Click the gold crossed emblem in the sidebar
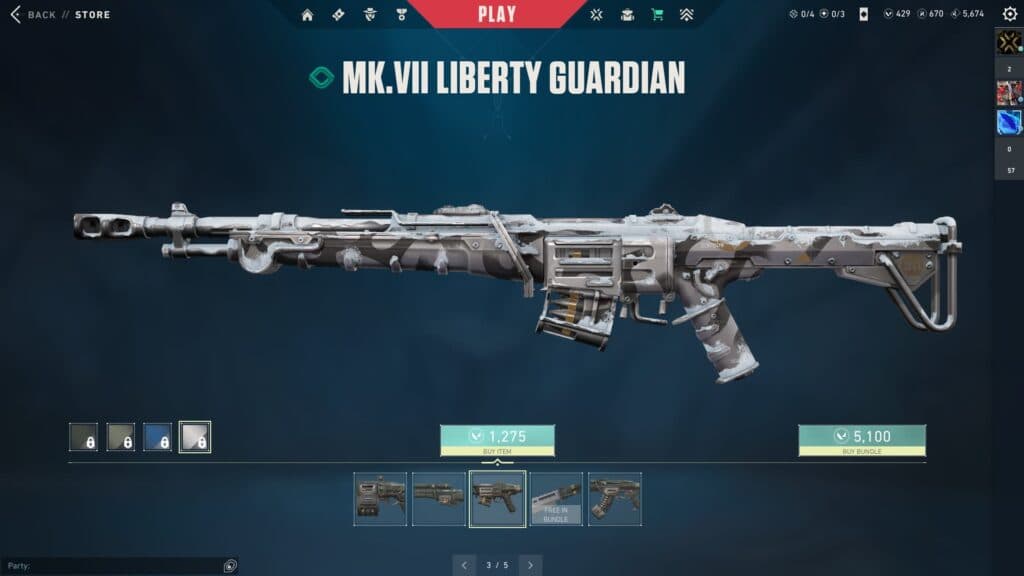 click(x=1008, y=41)
